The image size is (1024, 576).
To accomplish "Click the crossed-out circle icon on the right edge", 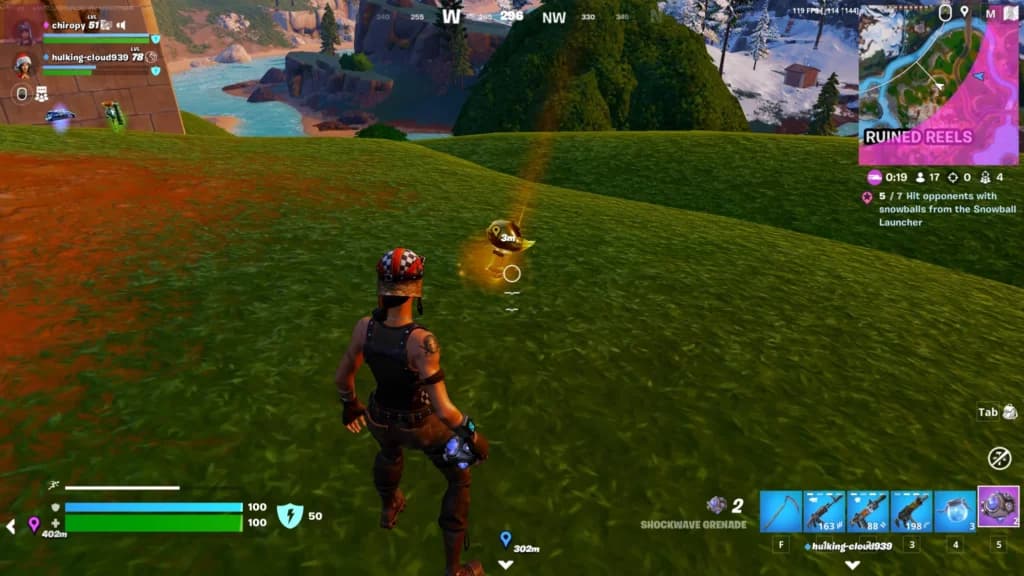I will pyautogui.click(x=999, y=458).
